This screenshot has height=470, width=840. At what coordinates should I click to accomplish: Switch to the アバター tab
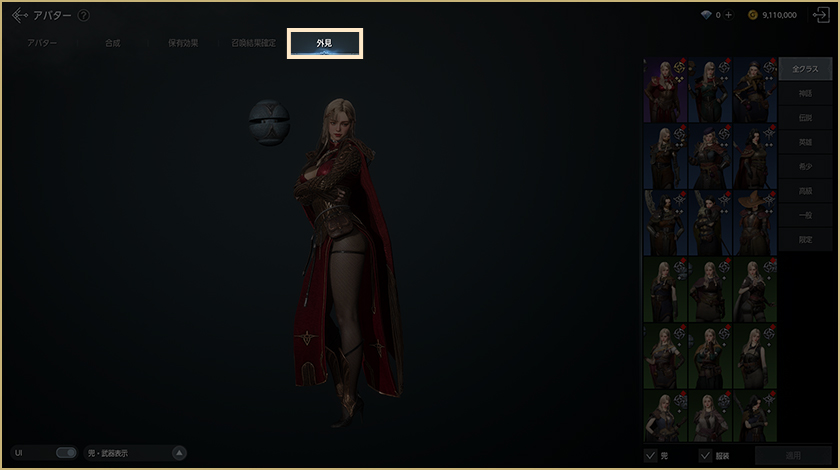pyautogui.click(x=42, y=44)
